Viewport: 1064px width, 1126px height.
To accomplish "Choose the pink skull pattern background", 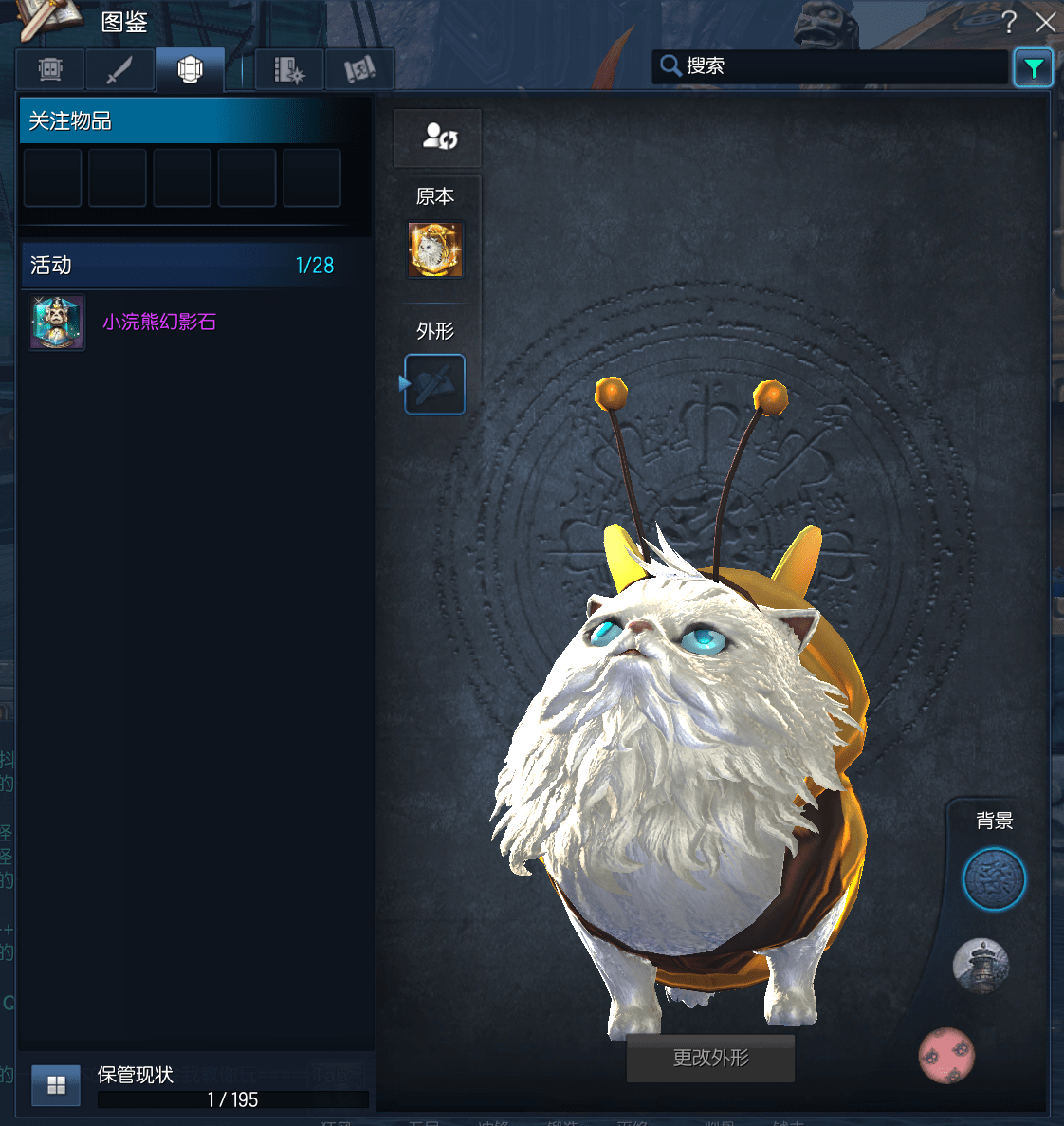I will coord(946,1055).
